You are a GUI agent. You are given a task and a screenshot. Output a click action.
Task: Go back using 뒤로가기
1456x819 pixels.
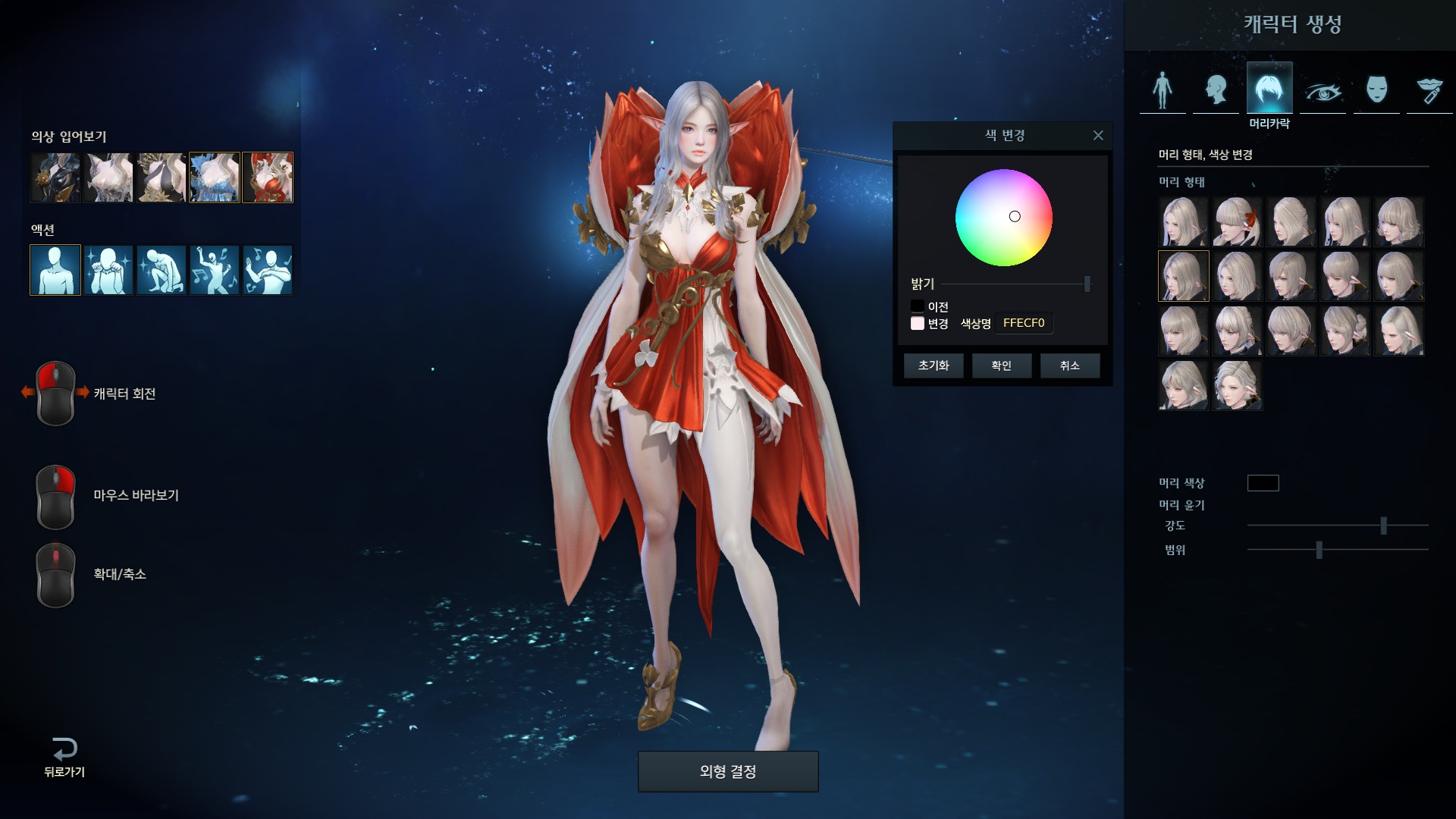[x=64, y=757]
